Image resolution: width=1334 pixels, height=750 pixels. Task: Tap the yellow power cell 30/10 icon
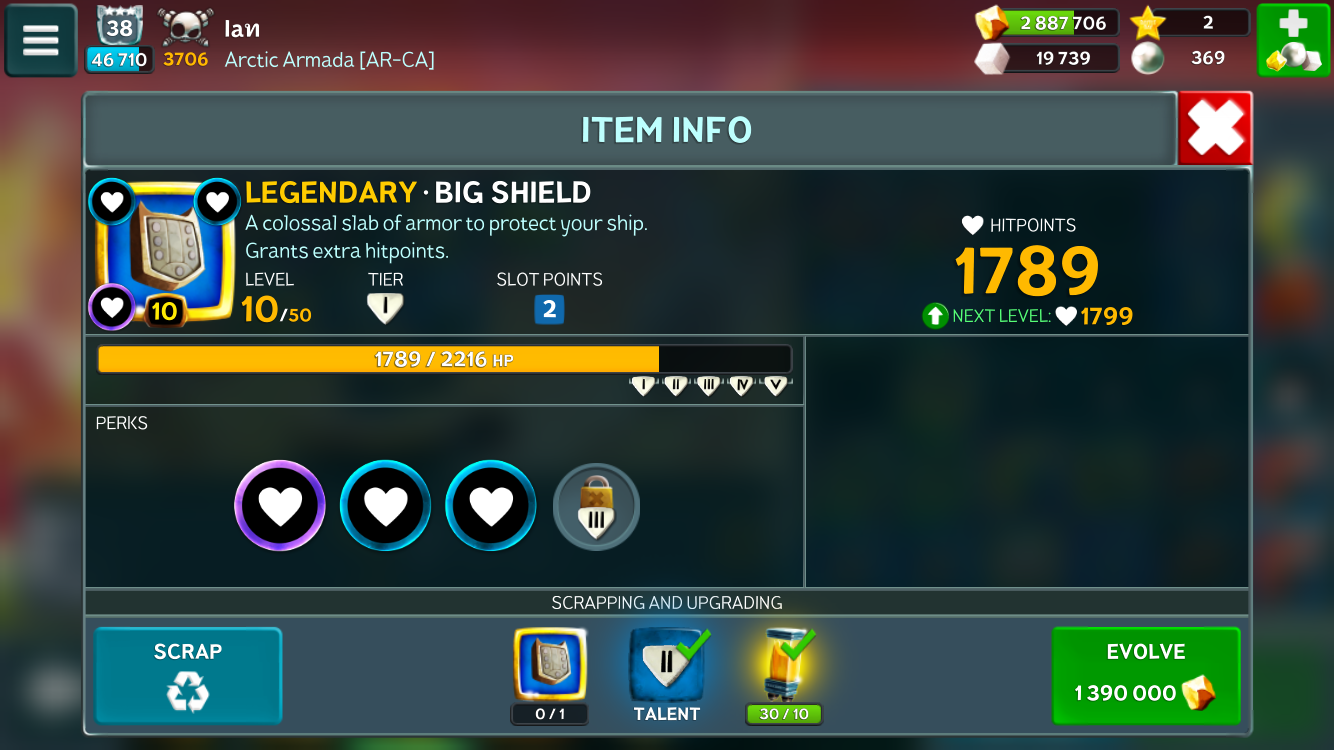click(784, 664)
